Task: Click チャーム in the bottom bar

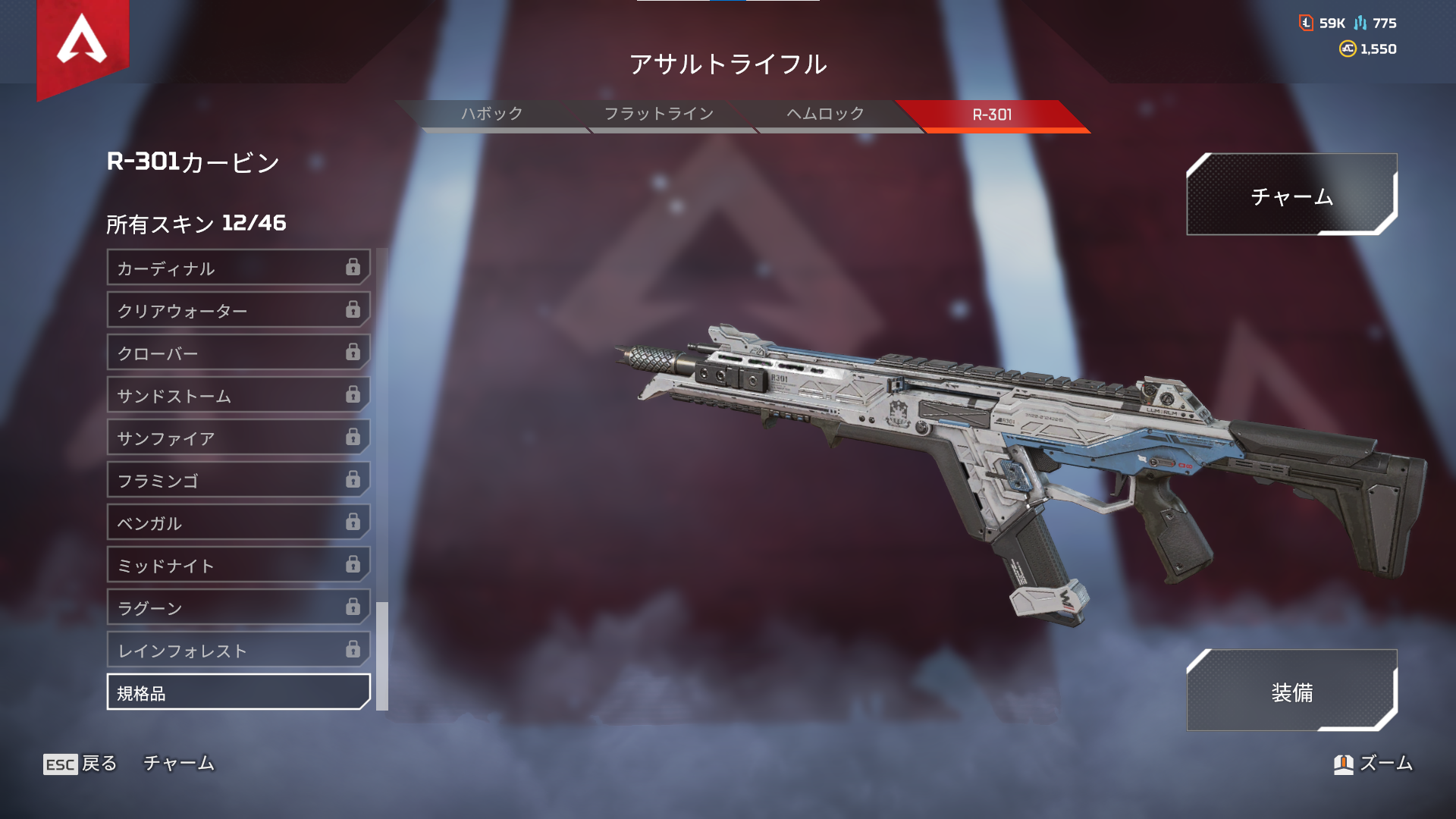Action: click(x=179, y=764)
